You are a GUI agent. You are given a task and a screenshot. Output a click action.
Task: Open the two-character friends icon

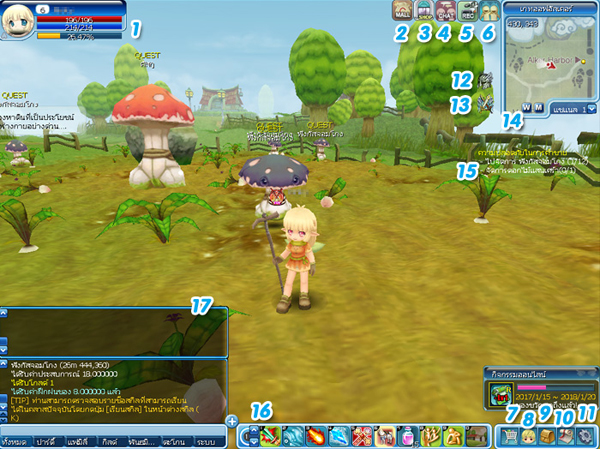pos(489,10)
